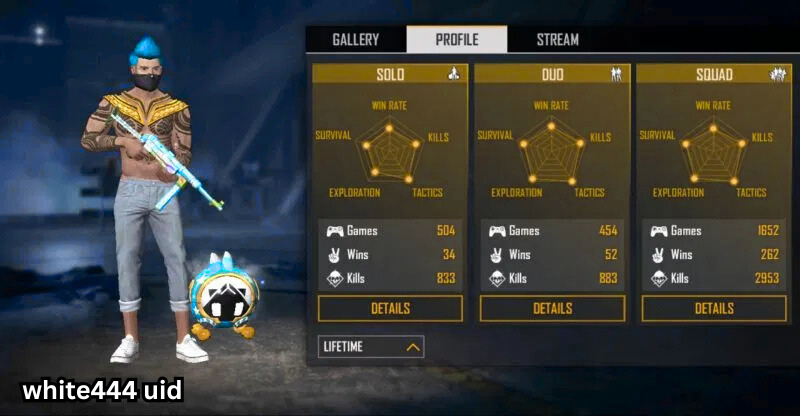Show Details for Squad stats
Image resolution: width=800 pixels, height=416 pixels.
(x=714, y=308)
